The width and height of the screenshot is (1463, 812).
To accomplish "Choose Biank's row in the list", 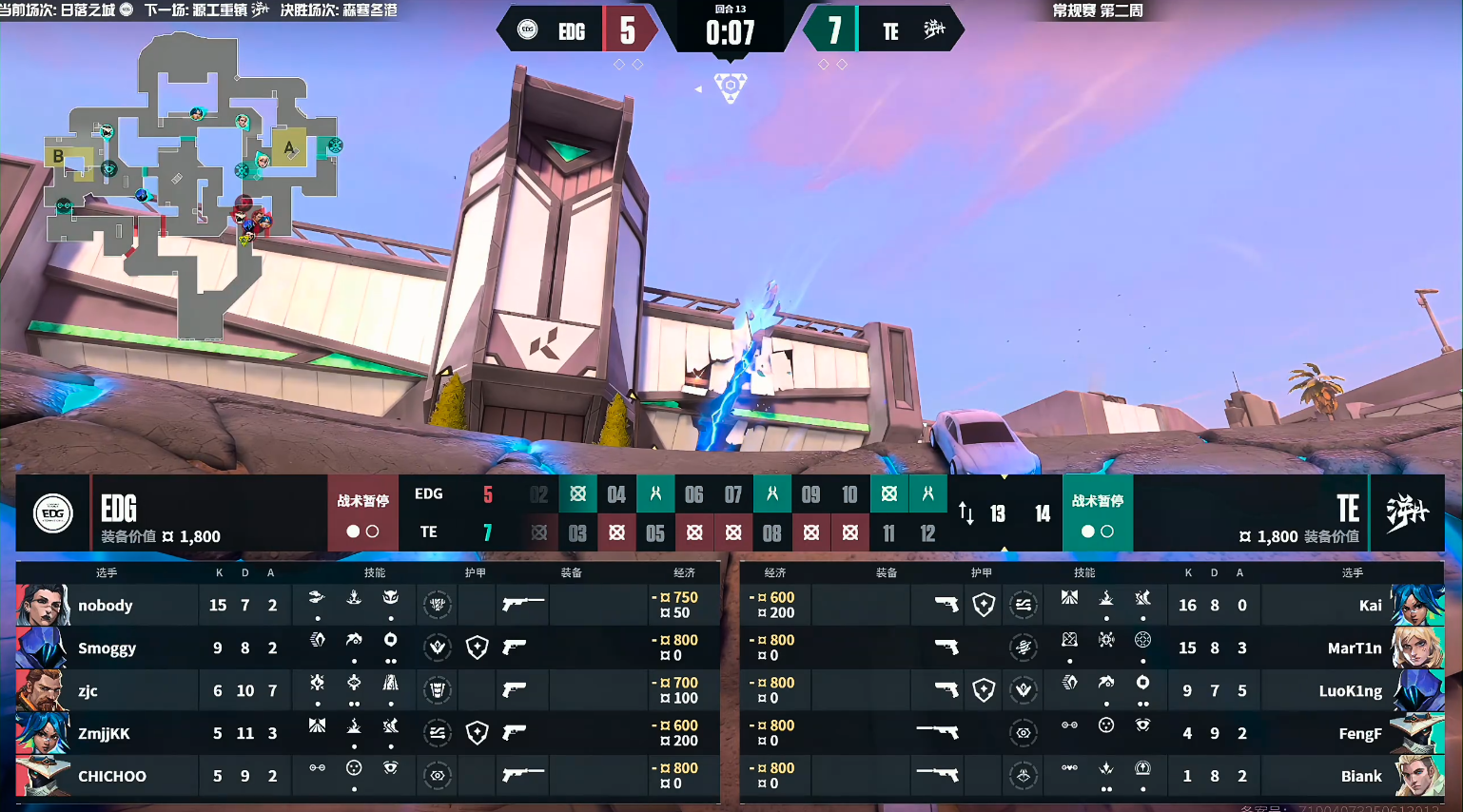I will point(1092,776).
